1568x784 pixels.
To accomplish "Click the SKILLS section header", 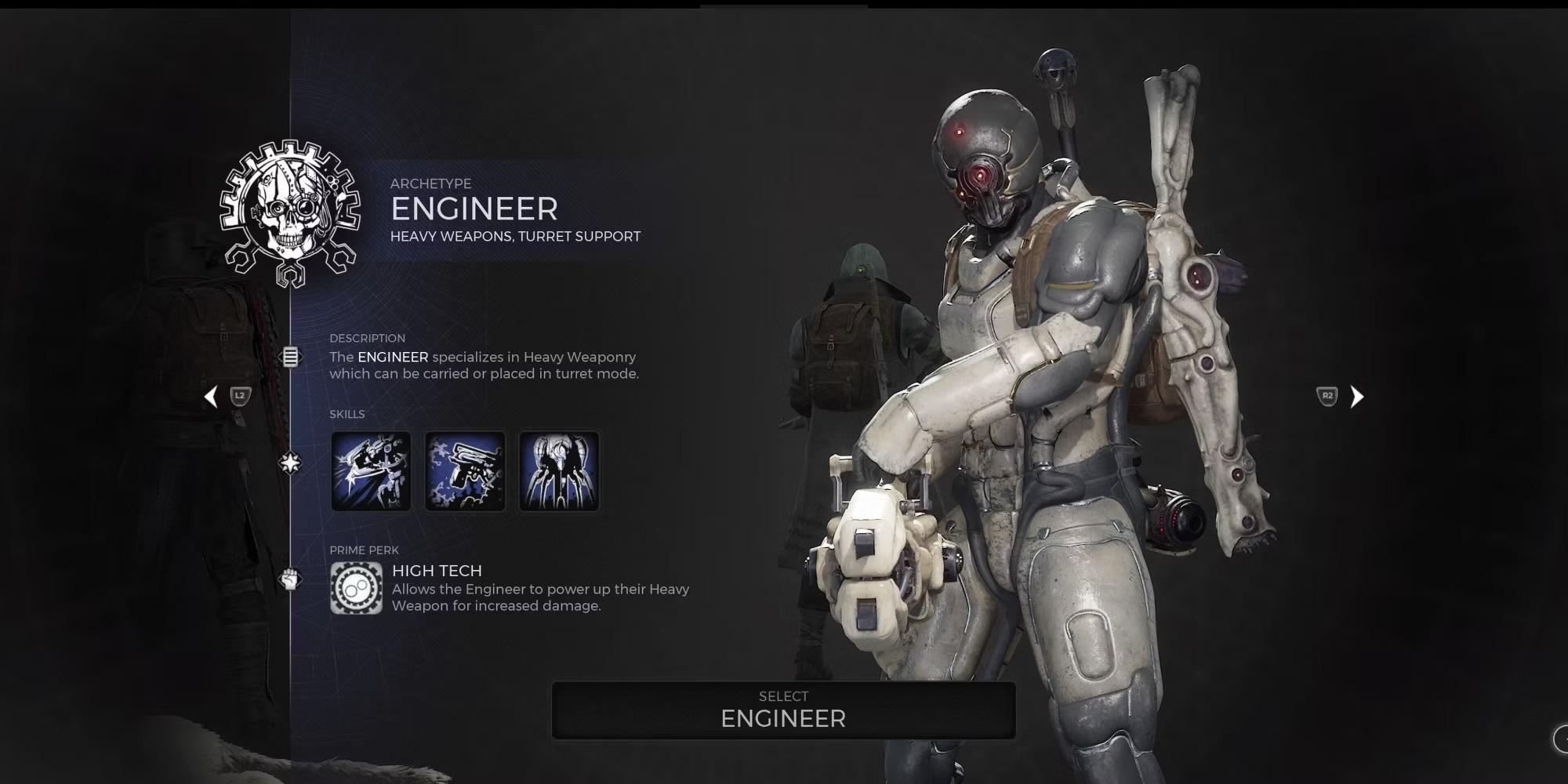I will coord(347,414).
